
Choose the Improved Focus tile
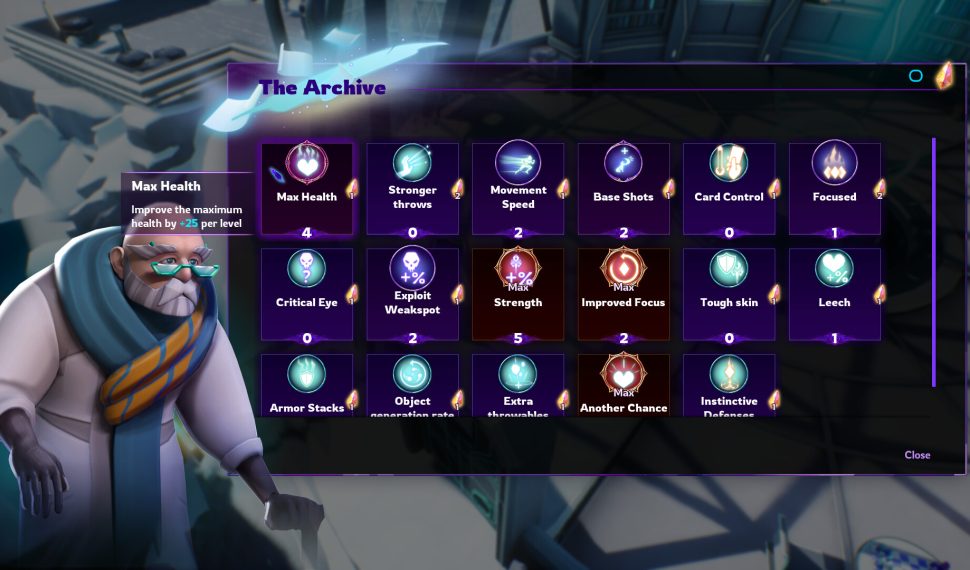623,294
